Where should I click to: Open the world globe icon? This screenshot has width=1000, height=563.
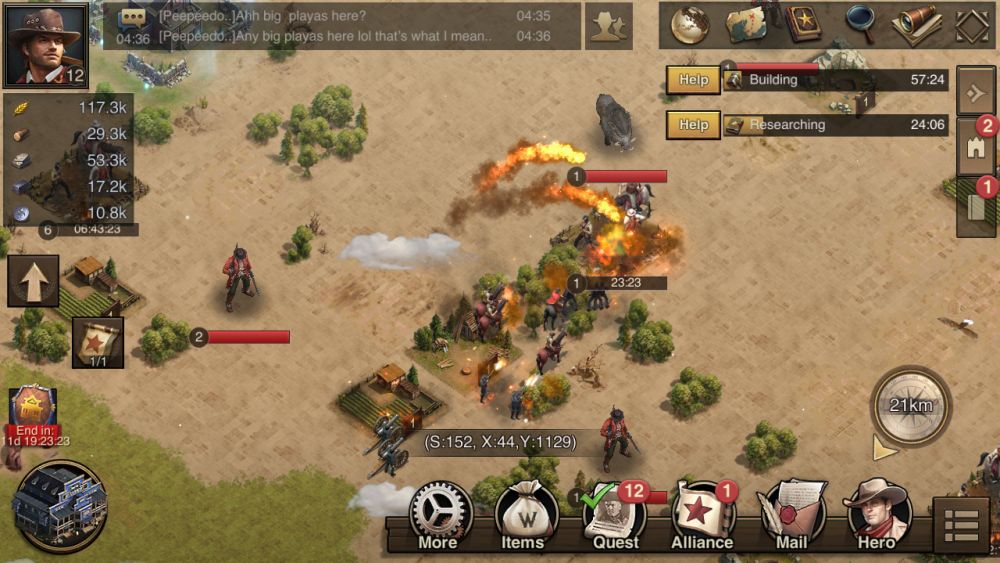[x=689, y=25]
